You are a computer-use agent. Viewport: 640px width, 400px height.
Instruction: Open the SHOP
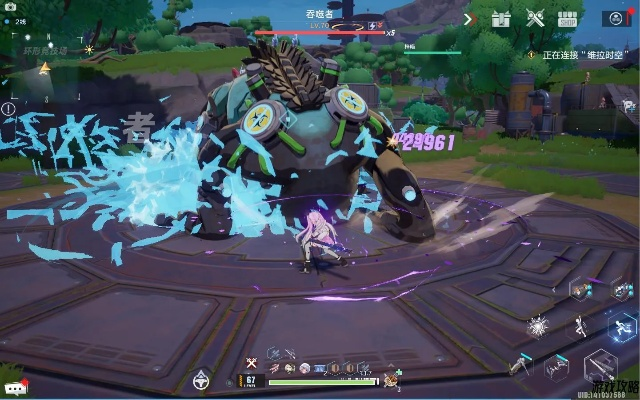[568, 18]
